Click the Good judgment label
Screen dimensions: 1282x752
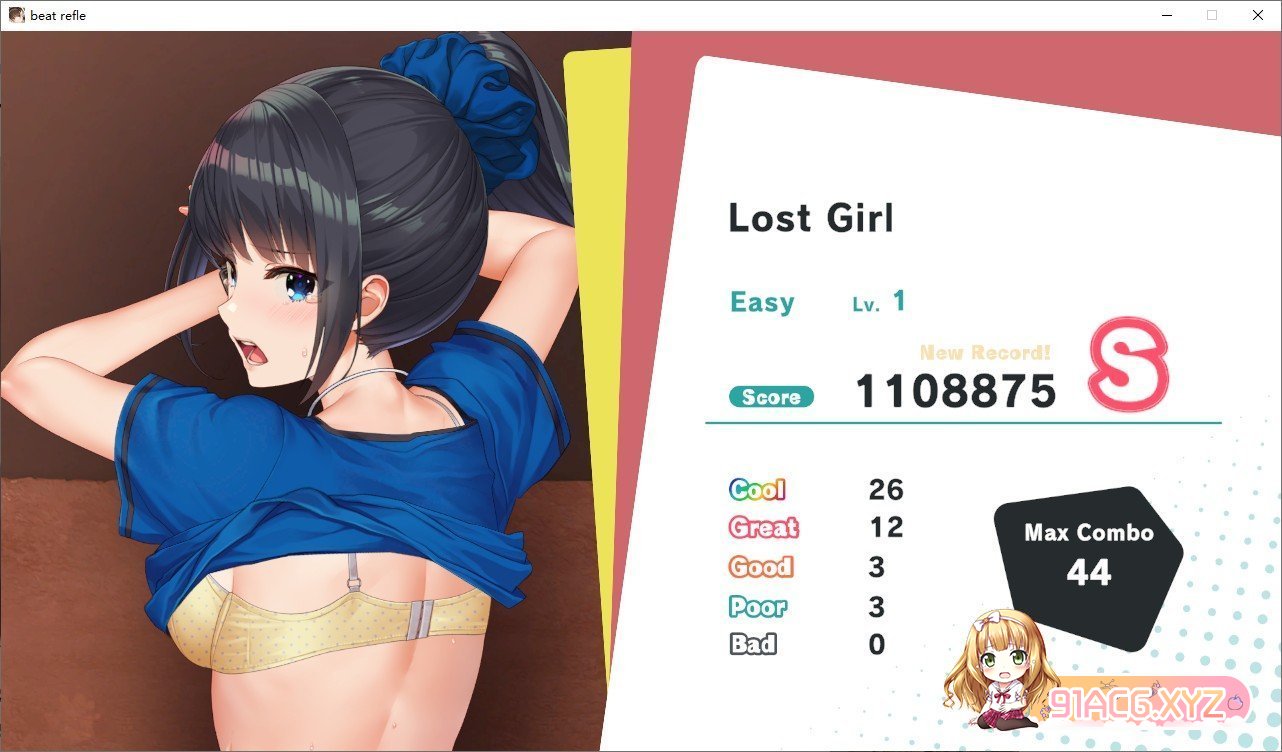click(760, 567)
